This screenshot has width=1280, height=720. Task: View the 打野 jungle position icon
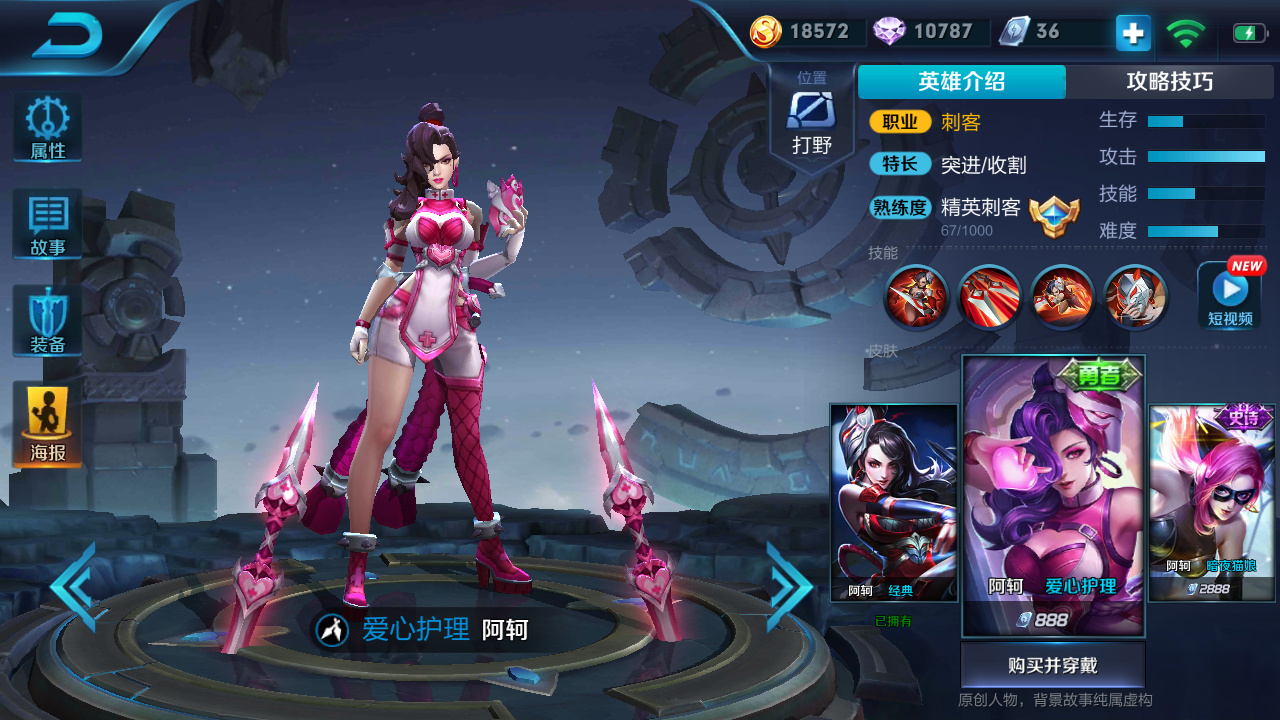click(x=811, y=108)
